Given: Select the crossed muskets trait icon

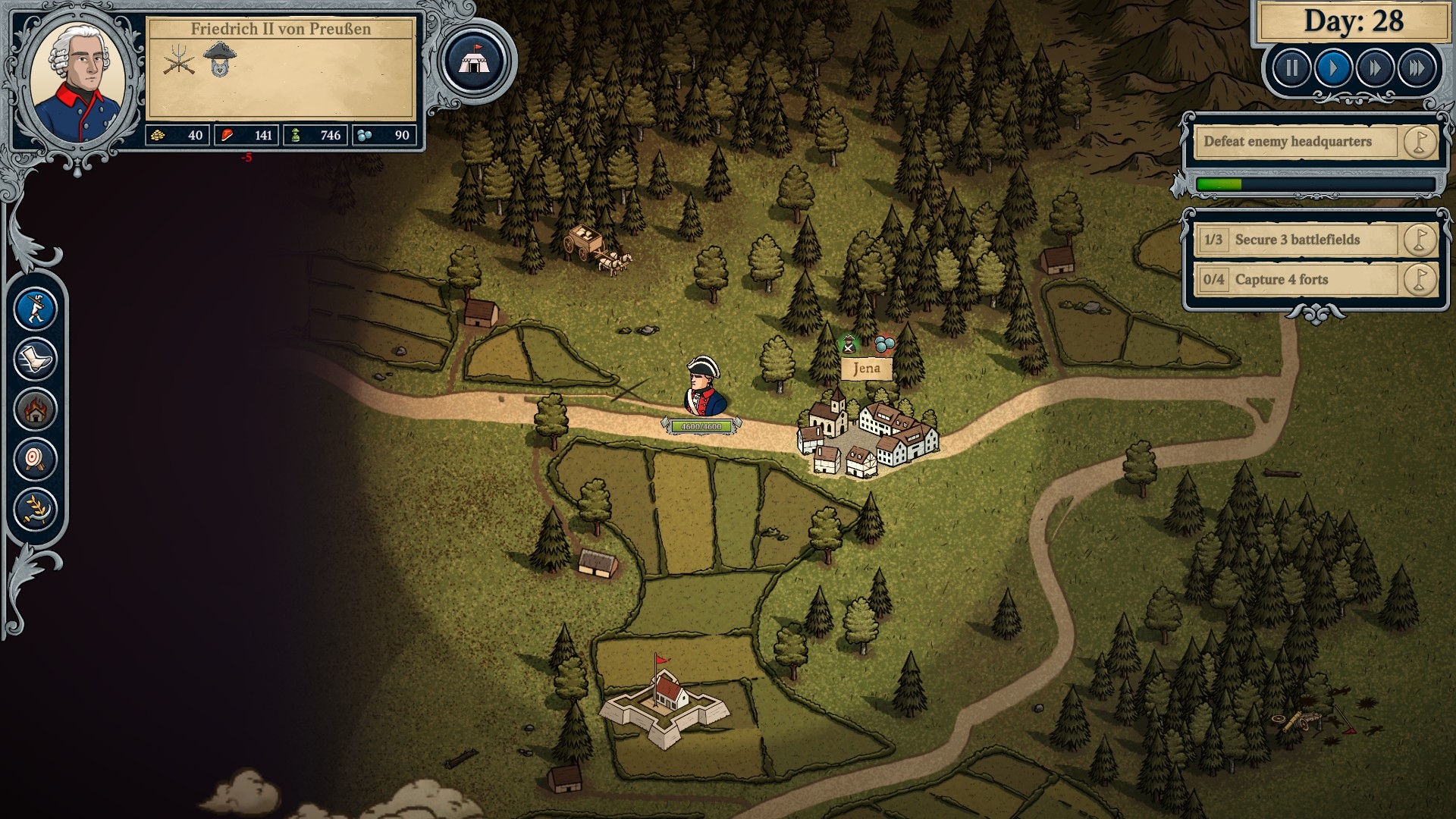Looking at the screenshot, I should (179, 60).
